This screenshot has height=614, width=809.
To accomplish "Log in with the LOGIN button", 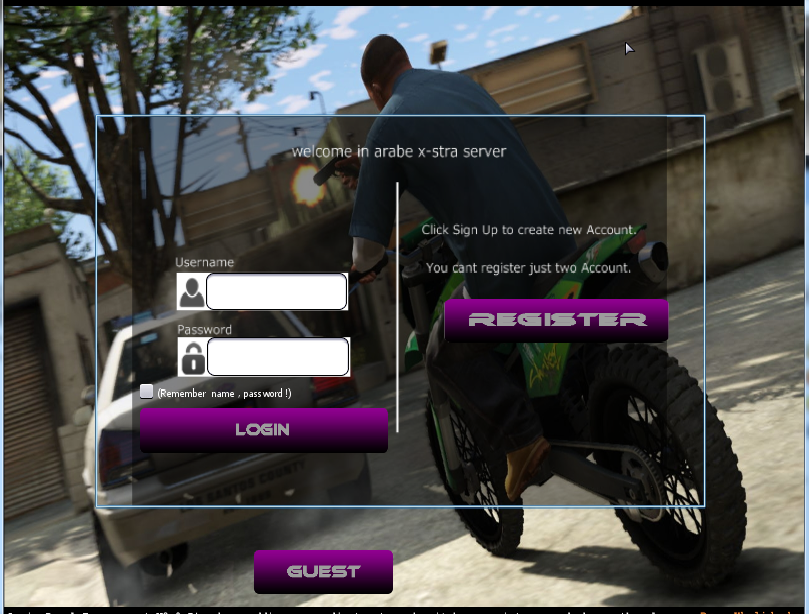I will pyautogui.click(x=263, y=430).
